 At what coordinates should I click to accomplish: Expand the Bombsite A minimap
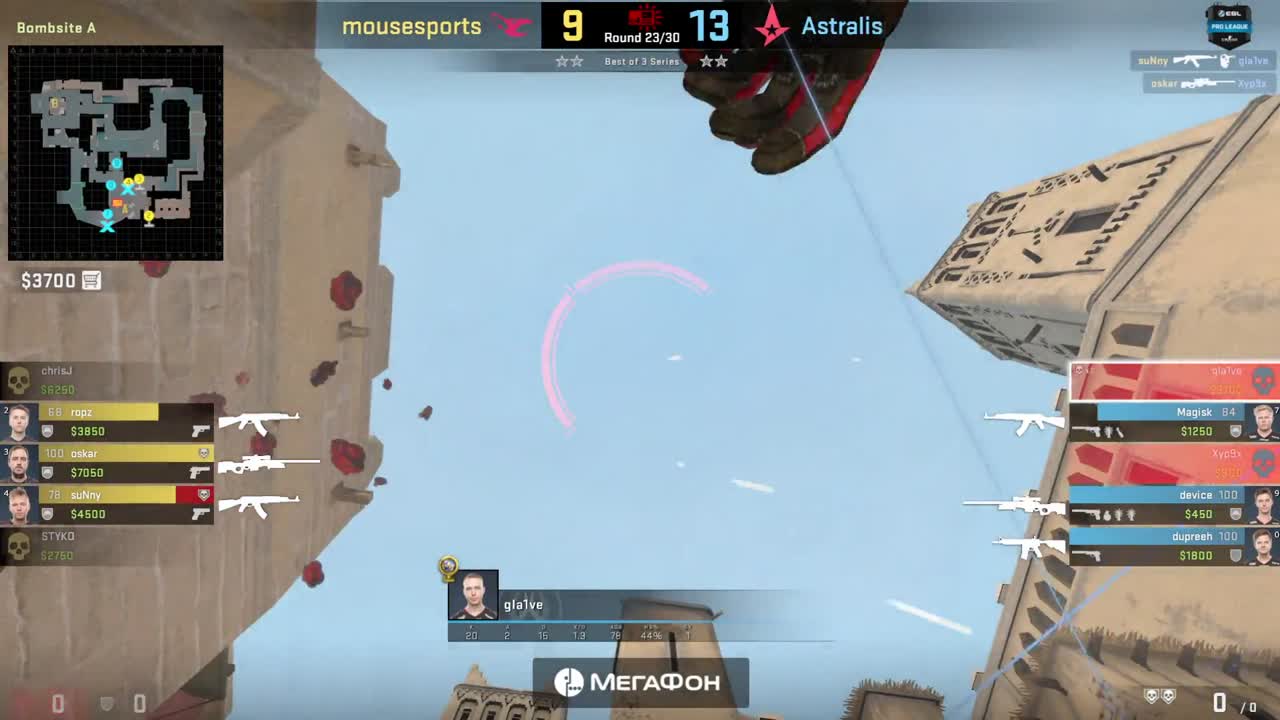click(x=115, y=150)
